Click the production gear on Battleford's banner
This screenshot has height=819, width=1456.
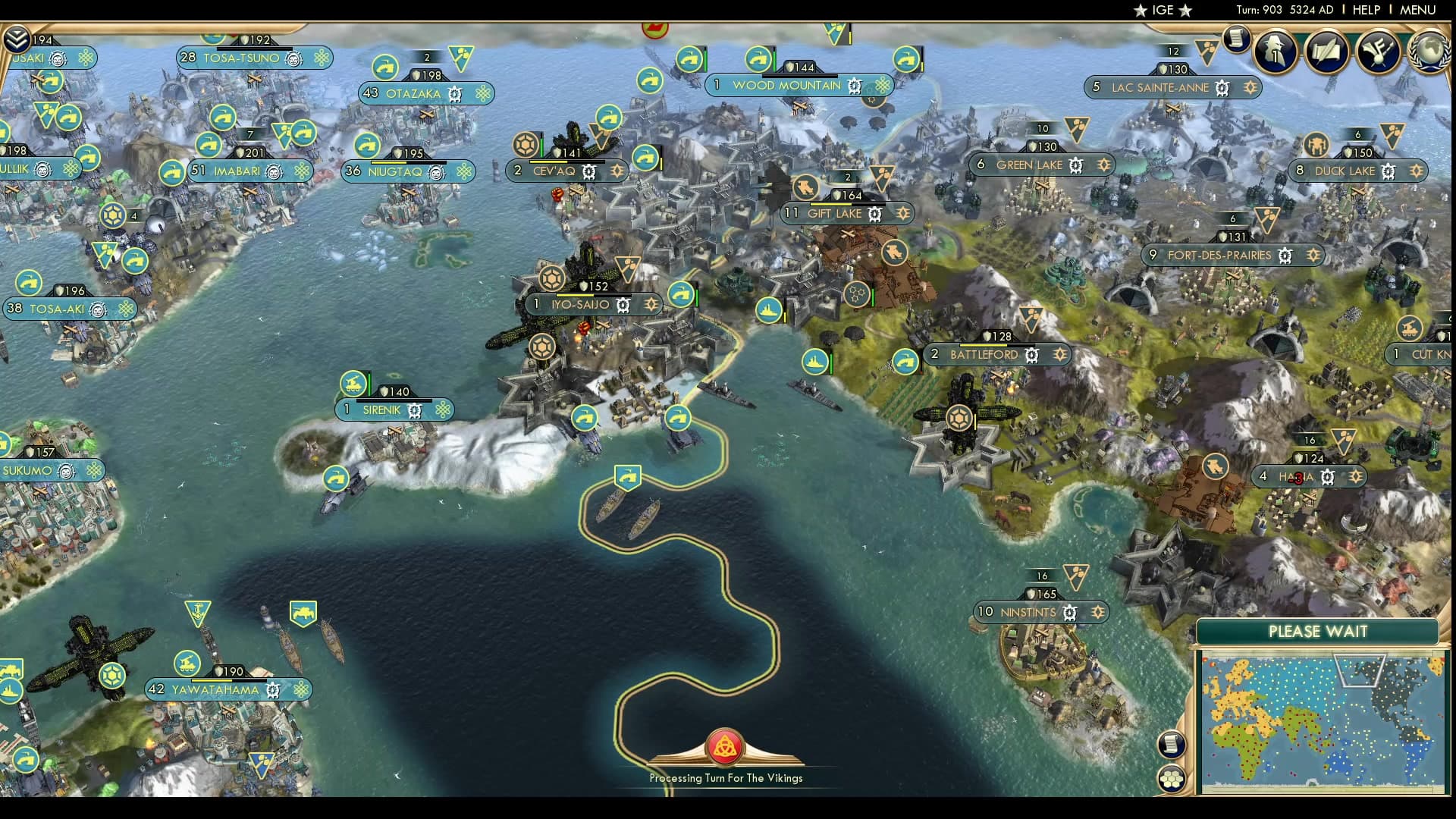pos(1031,355)
